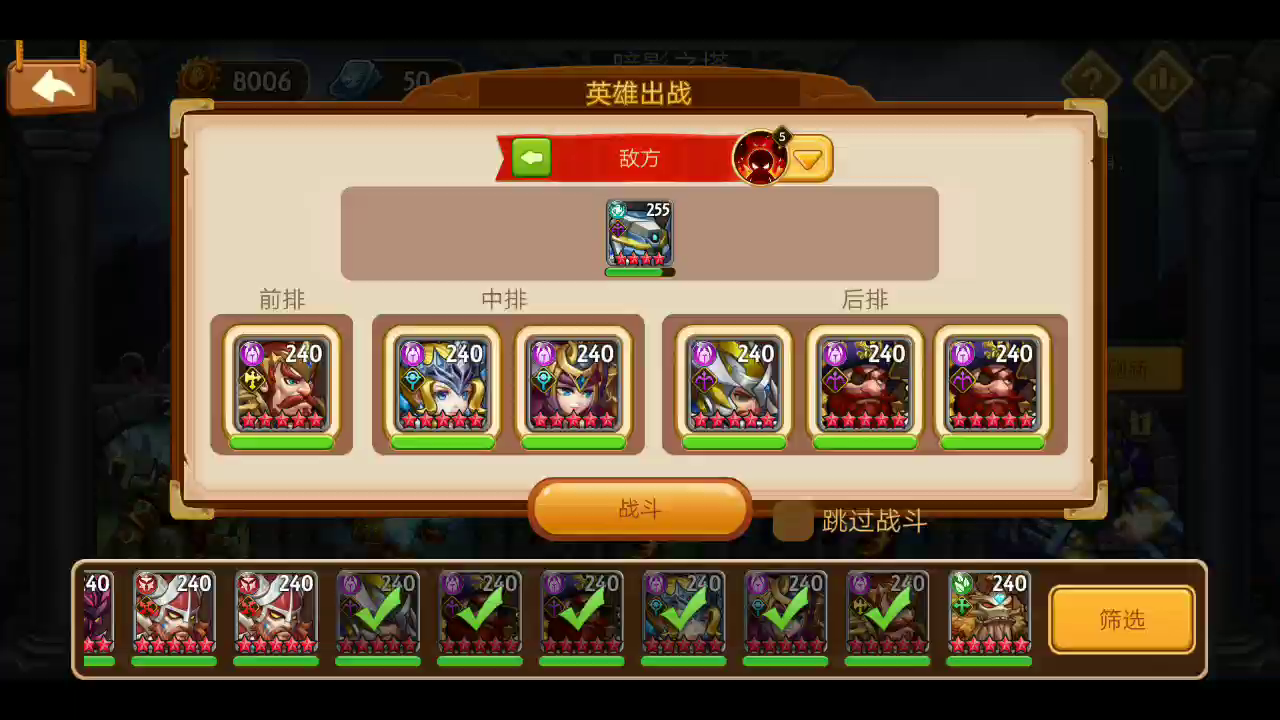Select the first level 40 hero in the bottom roster
Image resolution: width=1280 pixels, height=720 pixels.
tap(97, 615)
